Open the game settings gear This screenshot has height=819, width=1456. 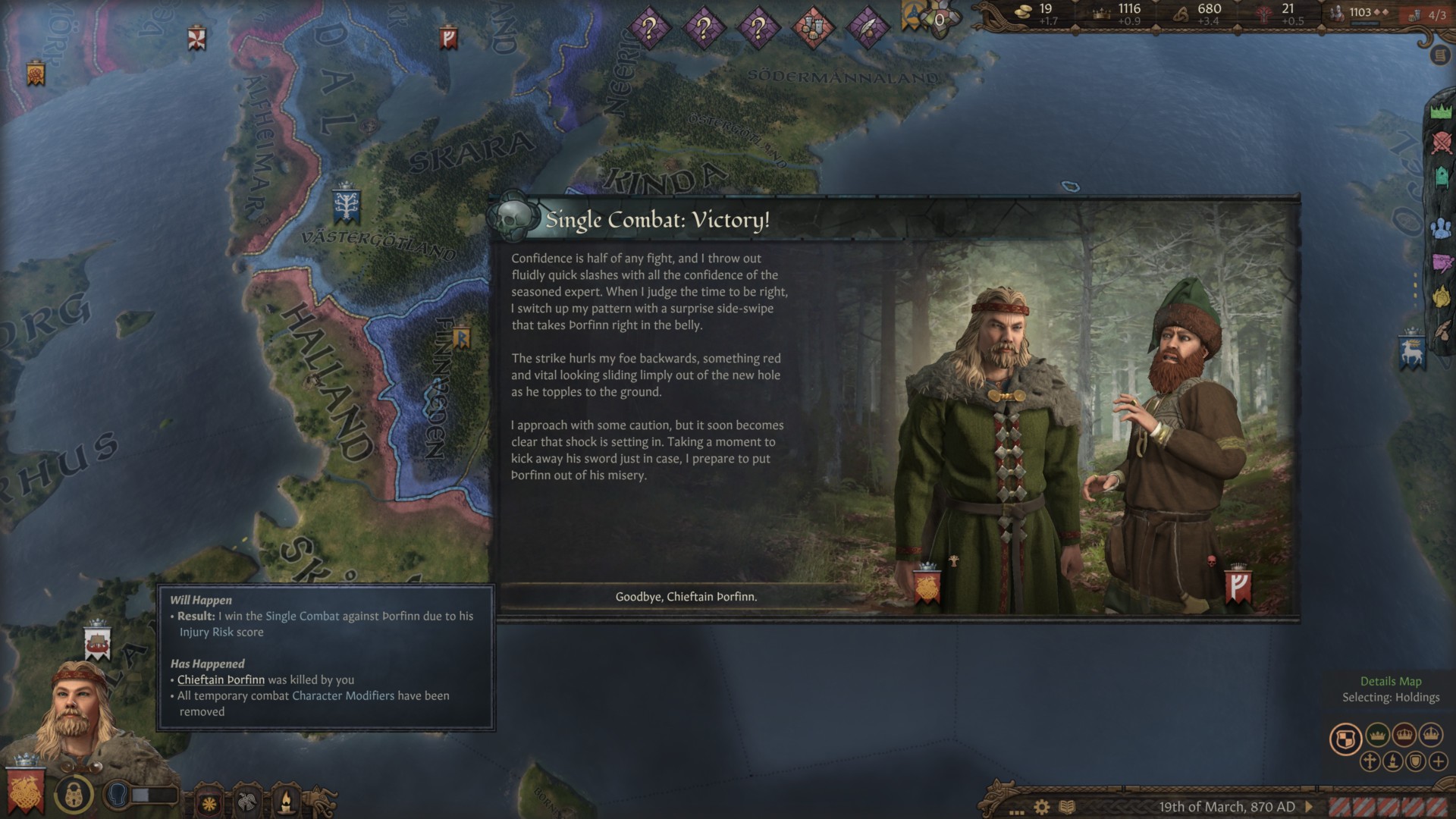pyautogui.click(x=1042, y=807)
